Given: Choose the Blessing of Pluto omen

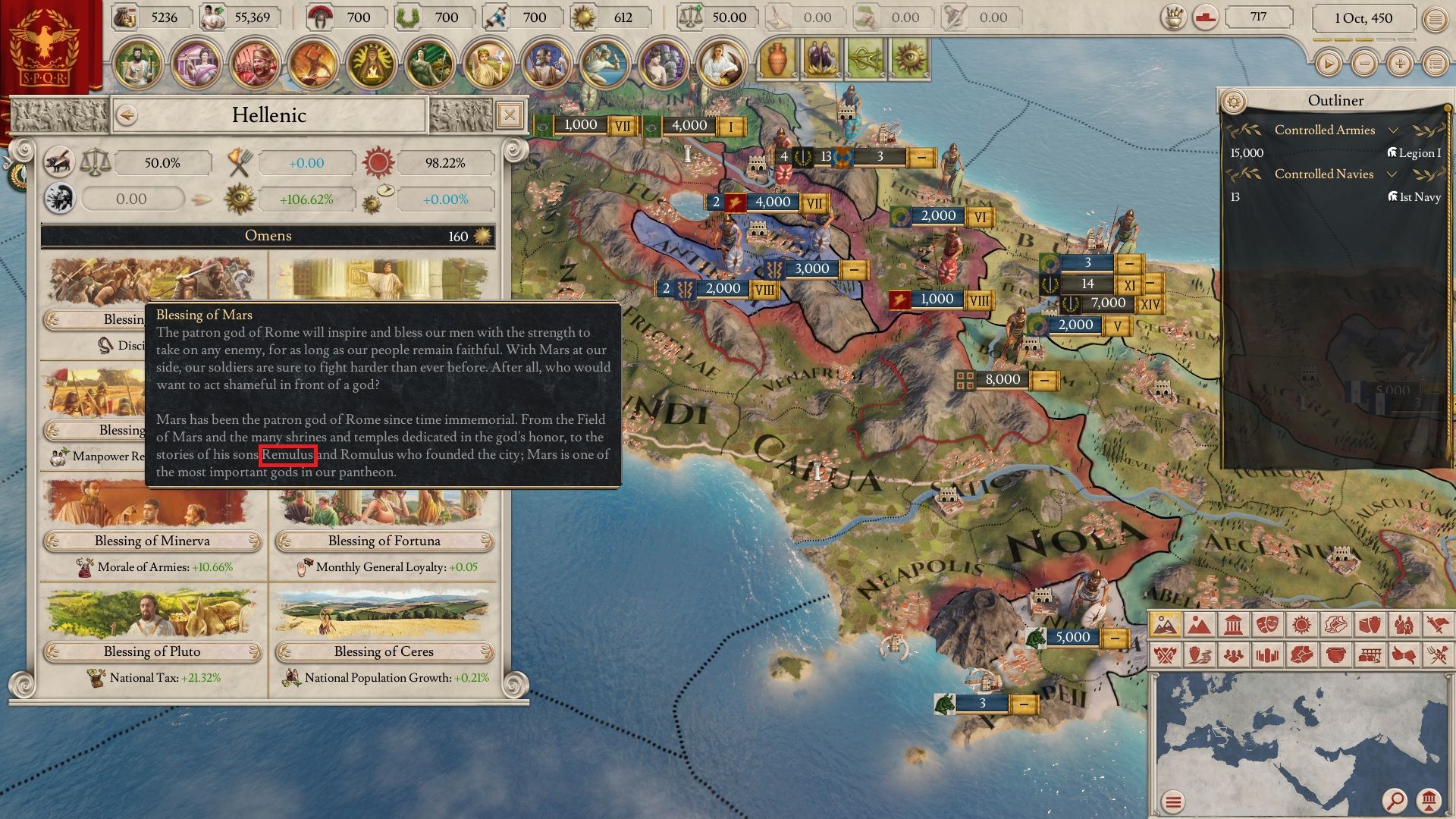Looking at the screenshot, I should point(152,651).
